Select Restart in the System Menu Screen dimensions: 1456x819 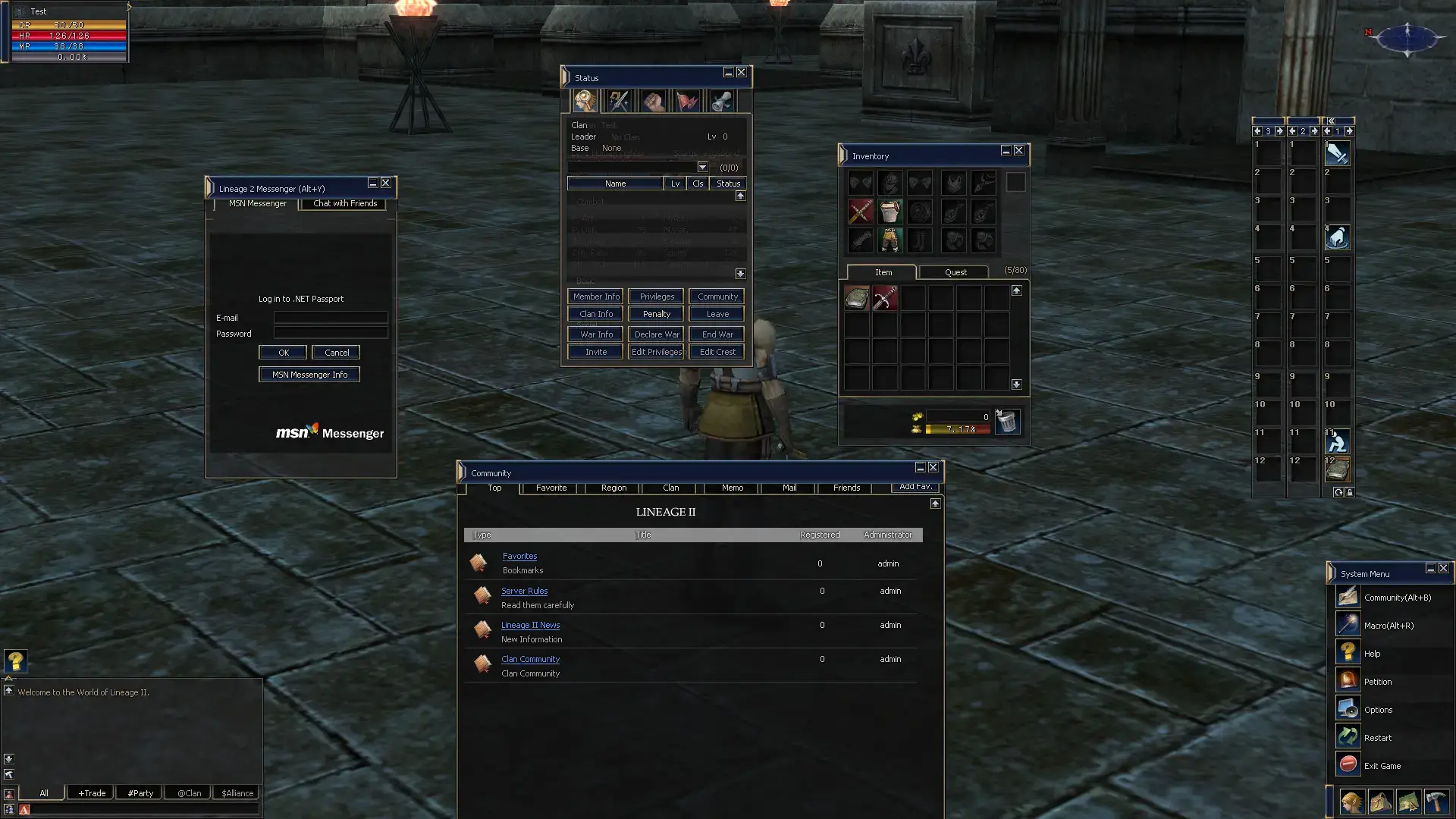tap(1377, 738)
